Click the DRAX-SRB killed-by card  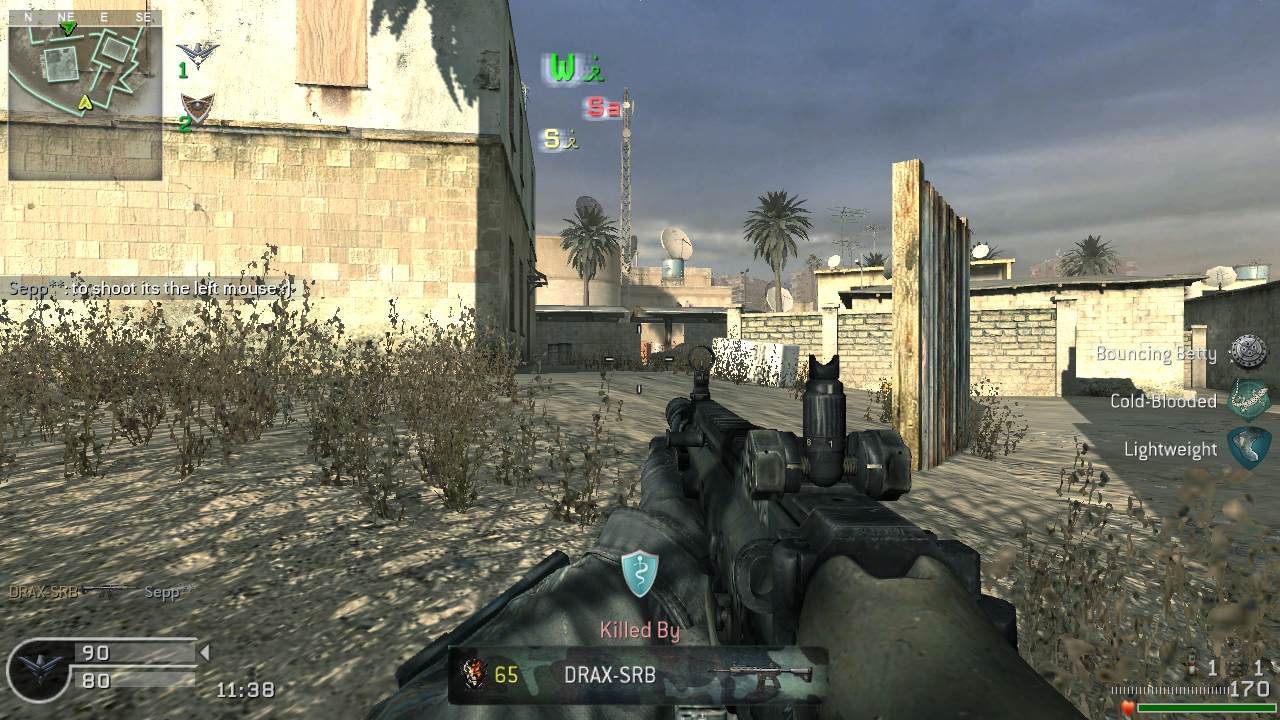tap(637, 675)
